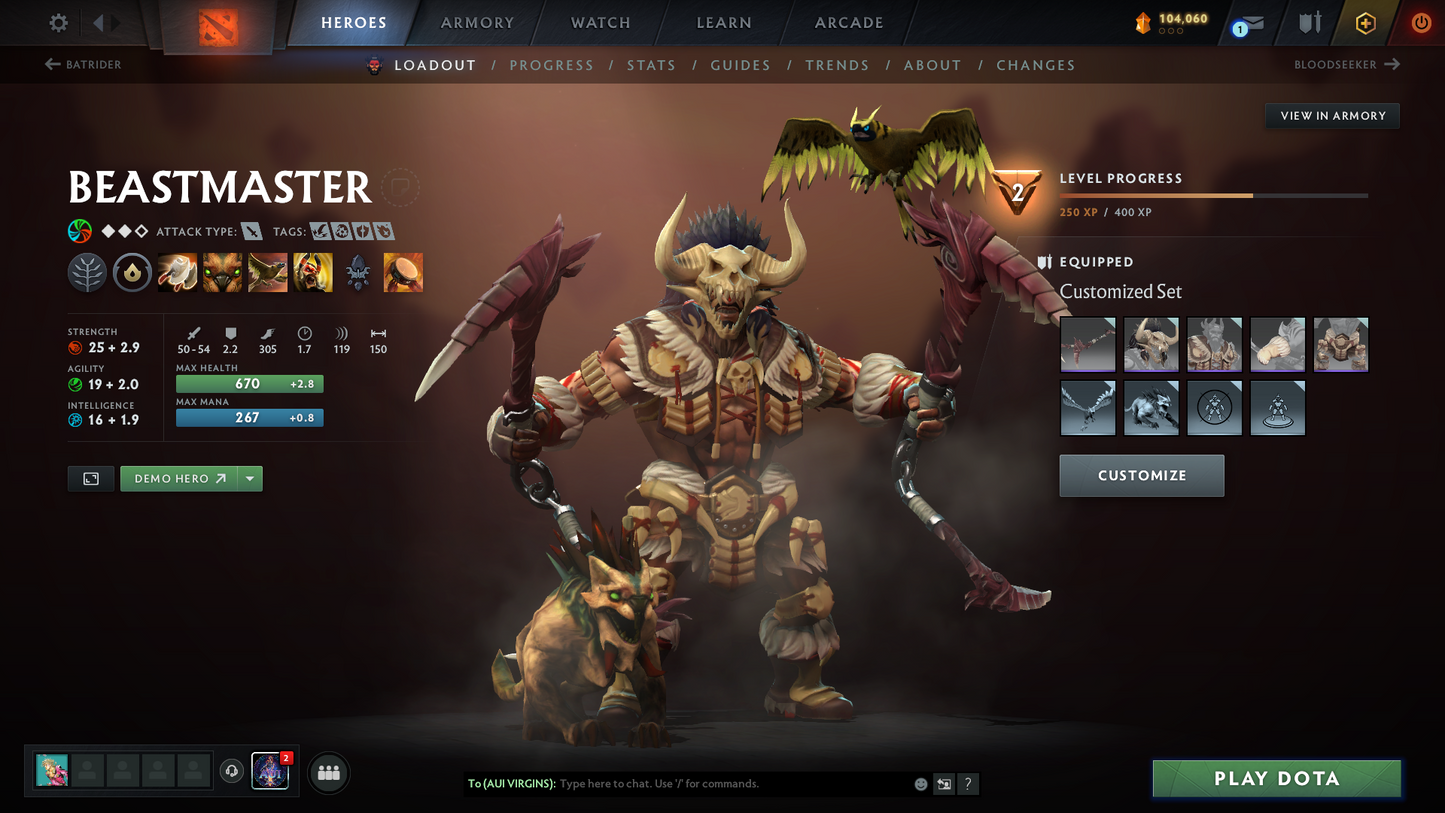This screenshot has height=813, width=1445.
Task: Open the Trends section
Action: 837,65
